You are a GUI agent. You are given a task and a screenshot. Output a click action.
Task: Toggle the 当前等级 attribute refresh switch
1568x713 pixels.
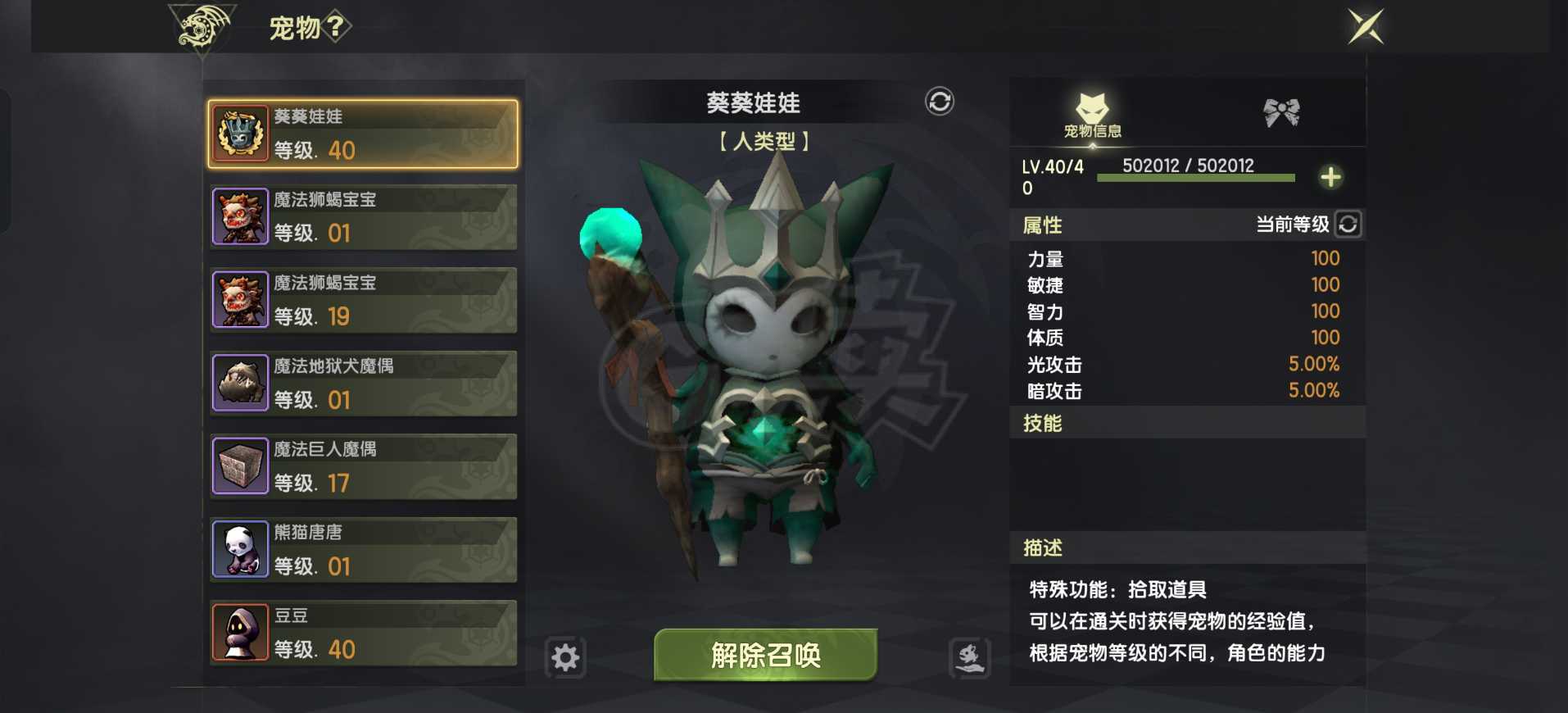point(1348,224)
